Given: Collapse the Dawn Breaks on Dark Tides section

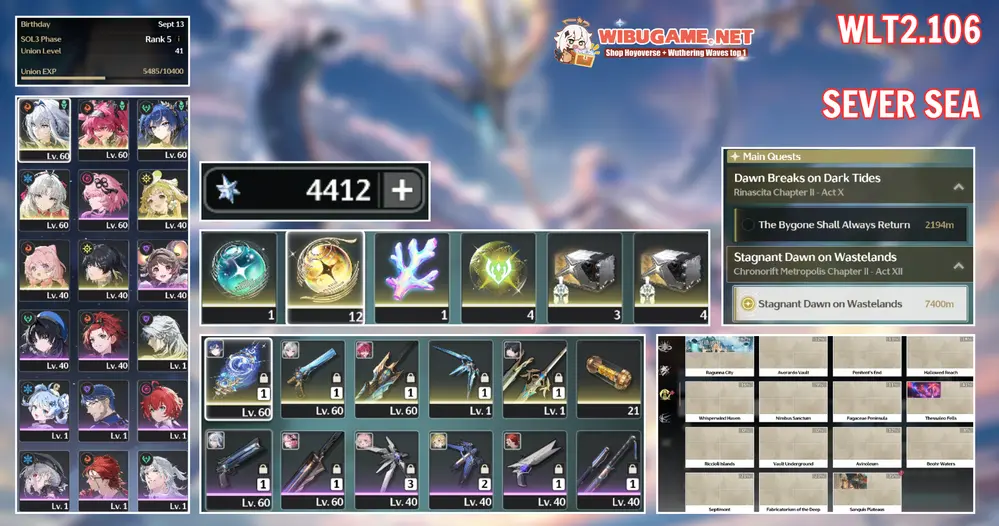Looking at the screenshot, I should (957, 186).
